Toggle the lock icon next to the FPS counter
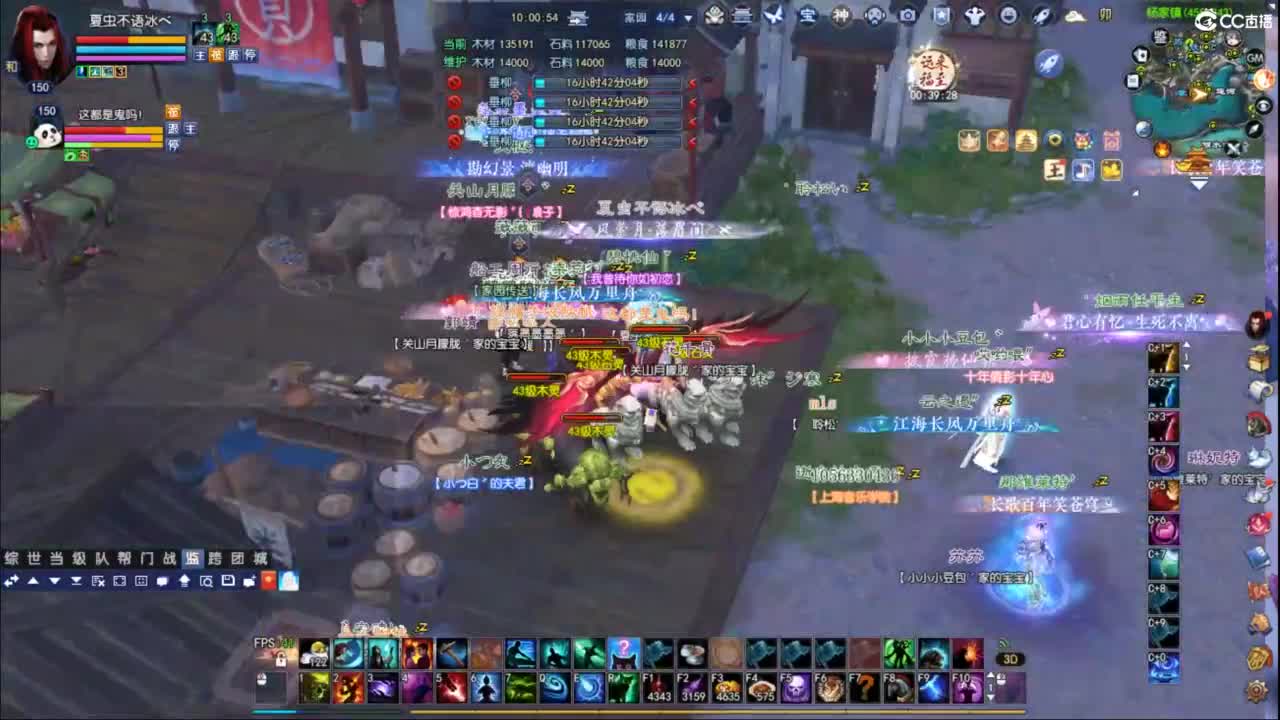This screenshot has height=720, width=1280. point(281,660)
